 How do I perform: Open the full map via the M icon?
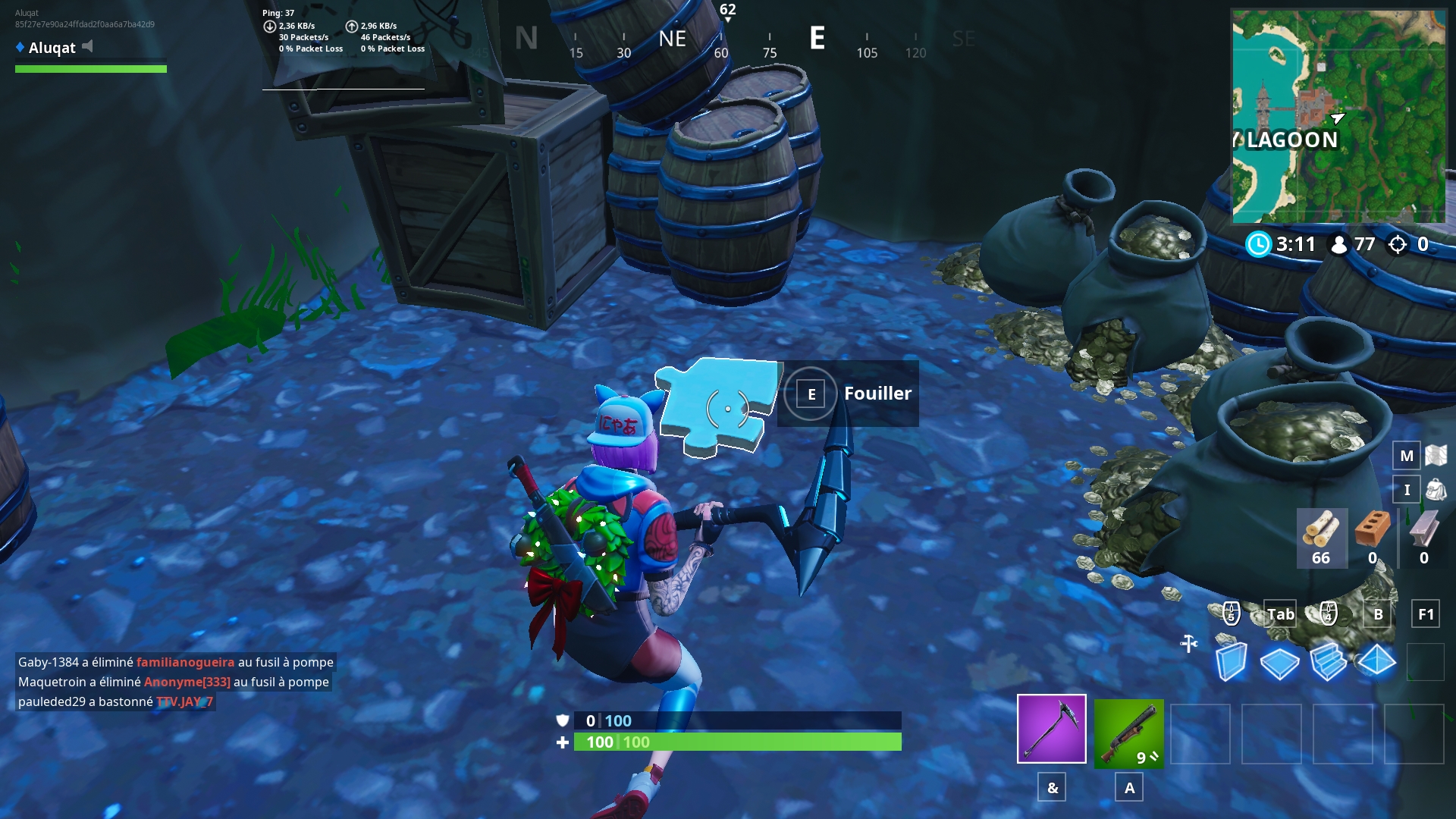(x=1407, y=457)
